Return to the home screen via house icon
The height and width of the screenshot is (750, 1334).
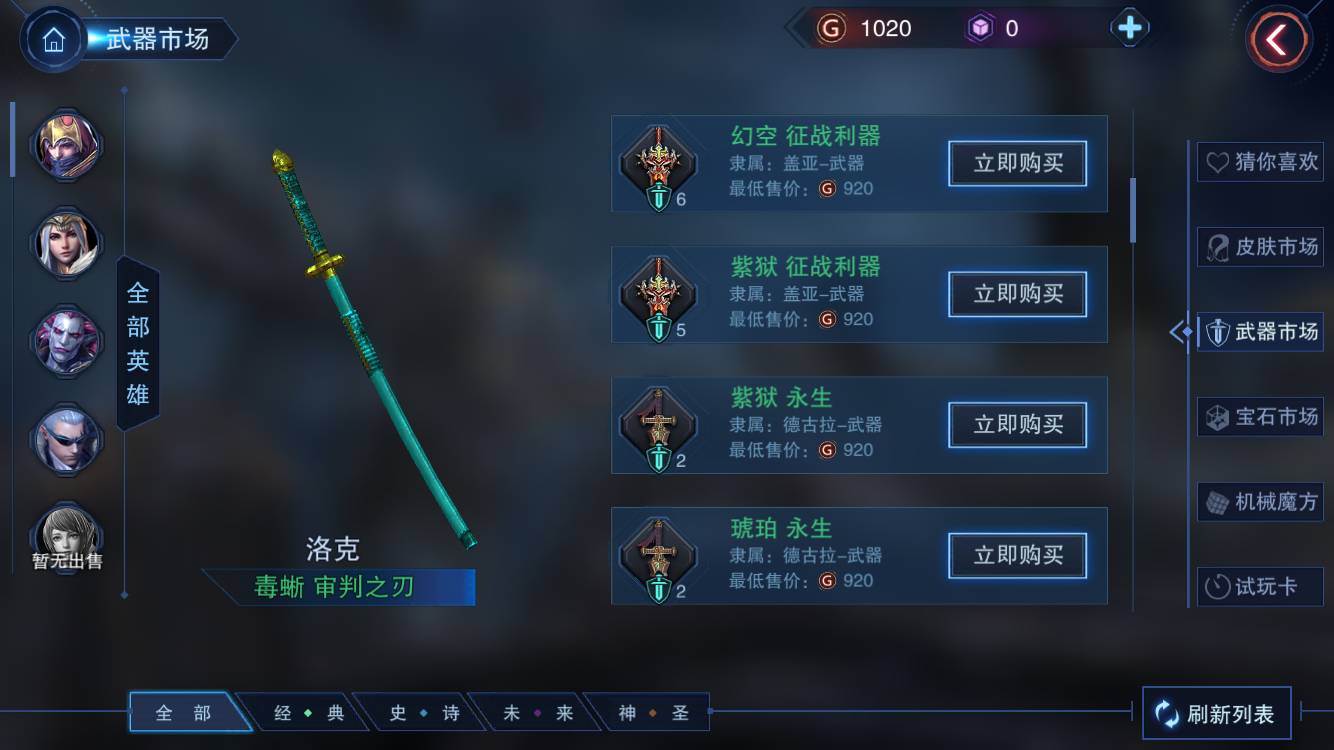click(x=53, y=40)
